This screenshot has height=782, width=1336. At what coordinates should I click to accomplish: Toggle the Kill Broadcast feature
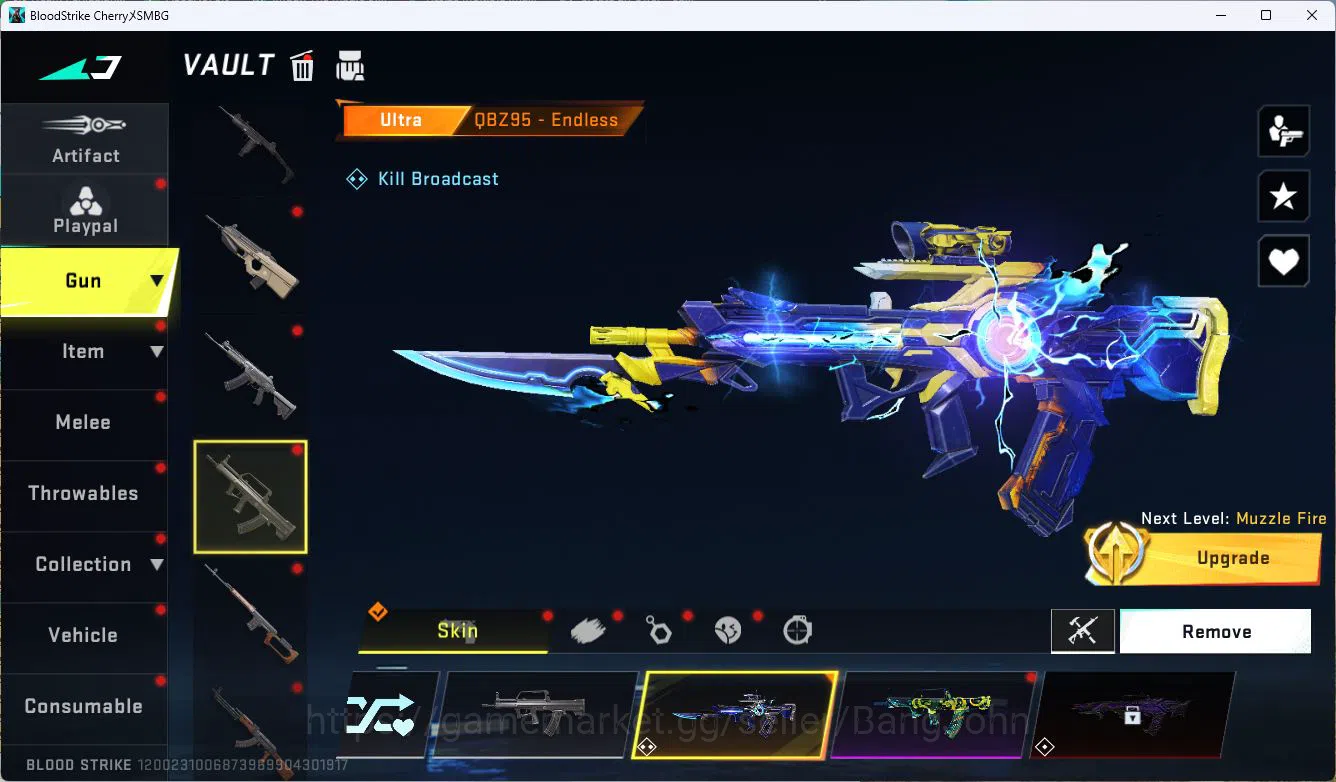point(421,178)
